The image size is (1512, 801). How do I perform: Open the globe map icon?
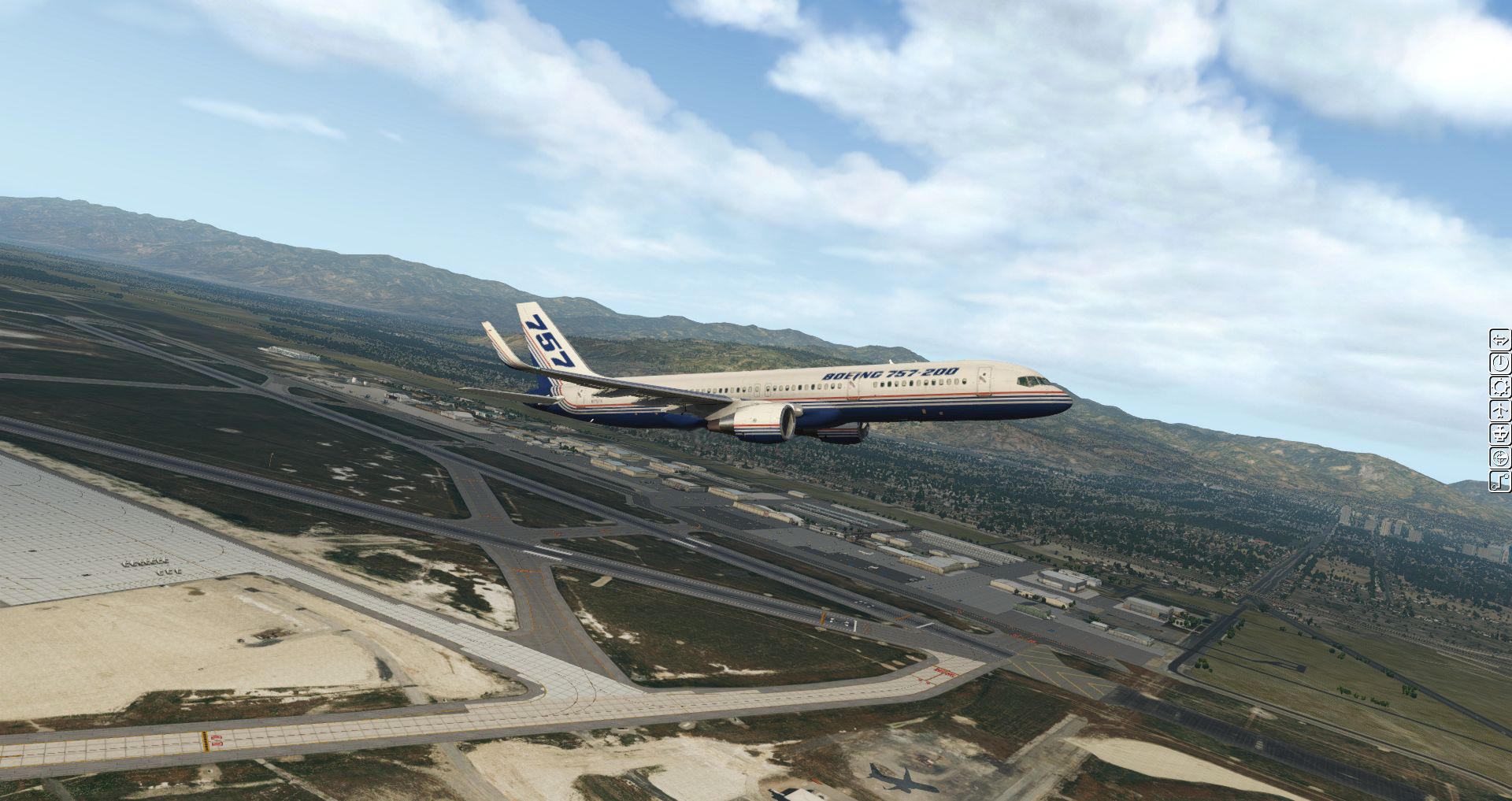tap(1500, 458)
